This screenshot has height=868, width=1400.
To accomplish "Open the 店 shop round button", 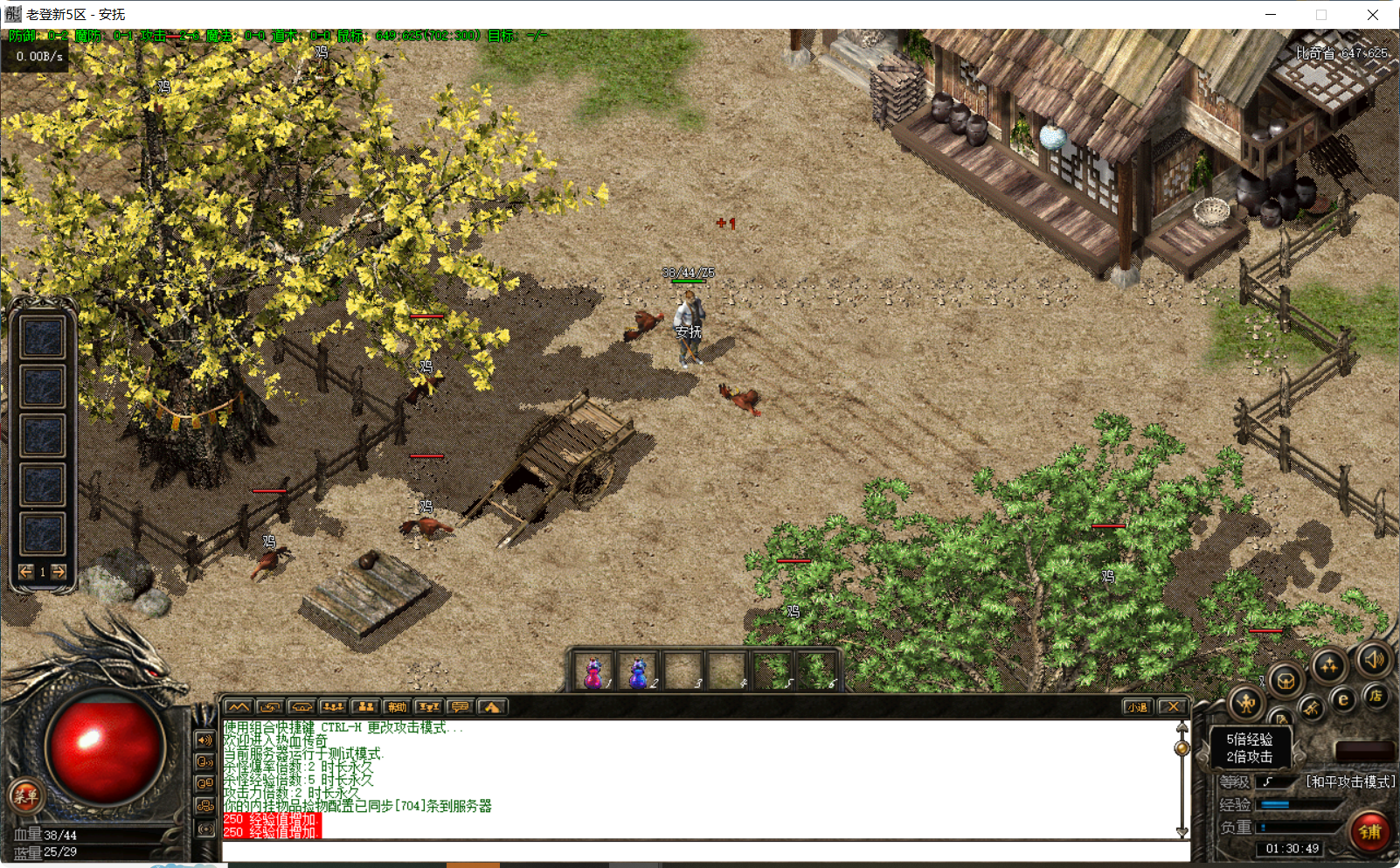I will pos(1376,696).
